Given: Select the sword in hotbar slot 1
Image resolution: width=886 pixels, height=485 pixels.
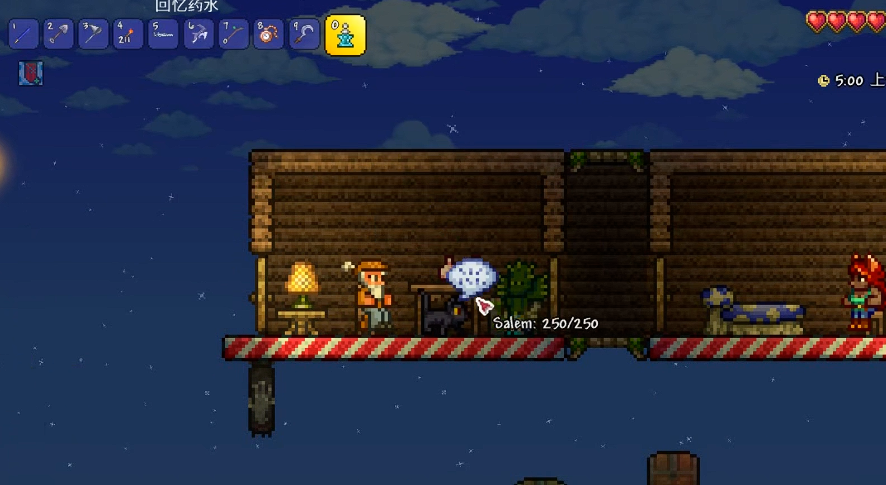Looking at the screenshot, I should 24,34.
